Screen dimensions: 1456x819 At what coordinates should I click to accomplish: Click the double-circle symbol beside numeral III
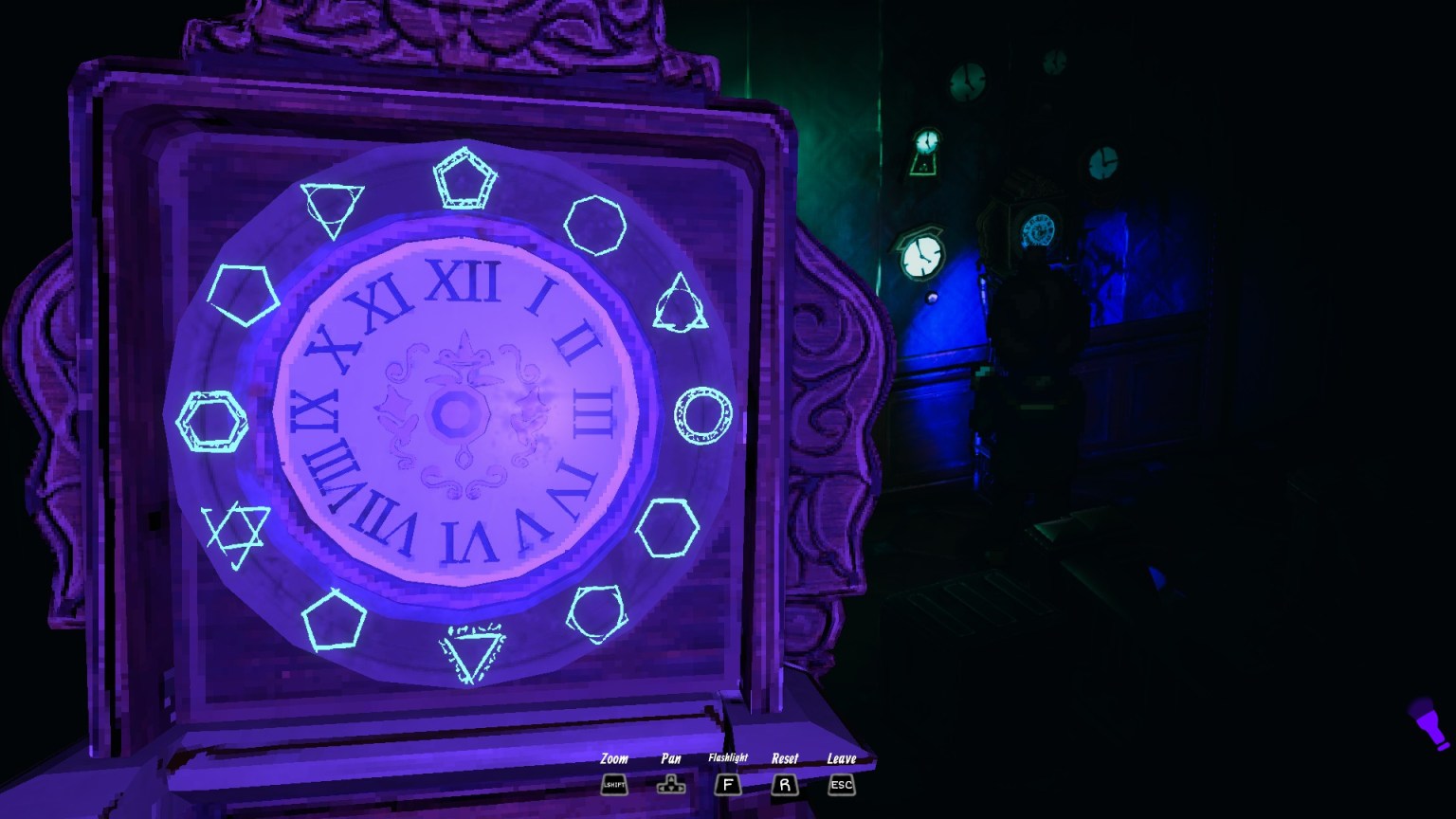tap(702, 417)
